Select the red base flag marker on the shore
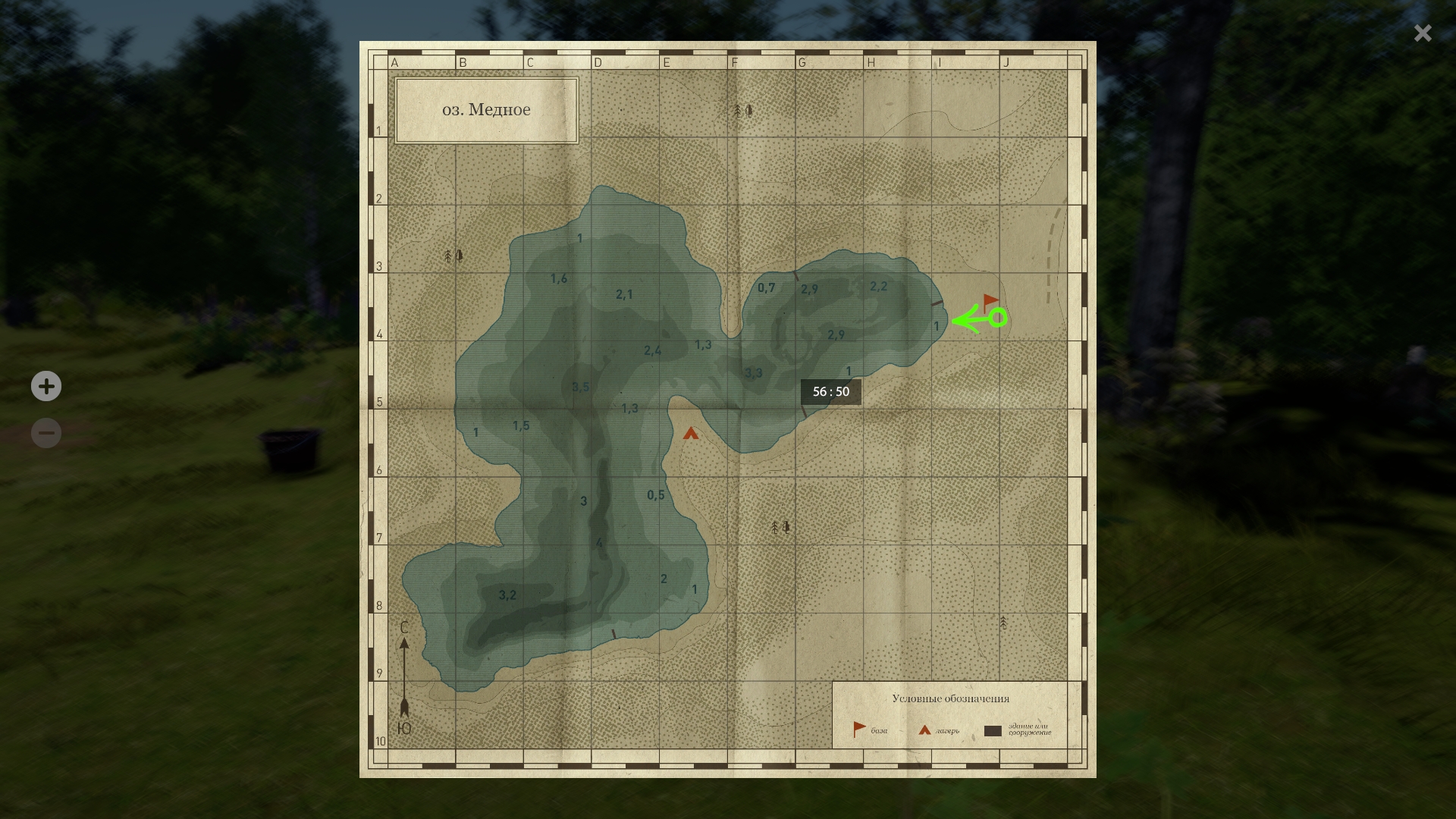 (989, 300)
